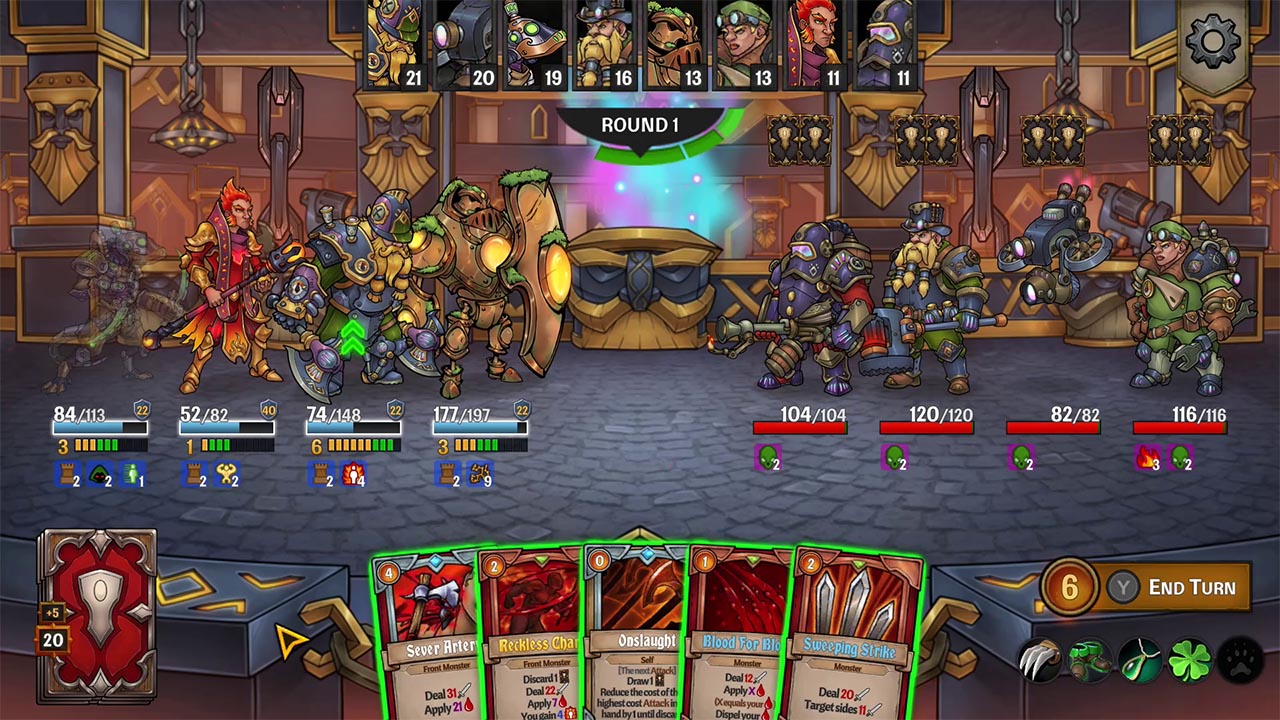Click the darkened paw print icon
The width and height of the screenshot is (1280, 720).
click(1240, 660)
